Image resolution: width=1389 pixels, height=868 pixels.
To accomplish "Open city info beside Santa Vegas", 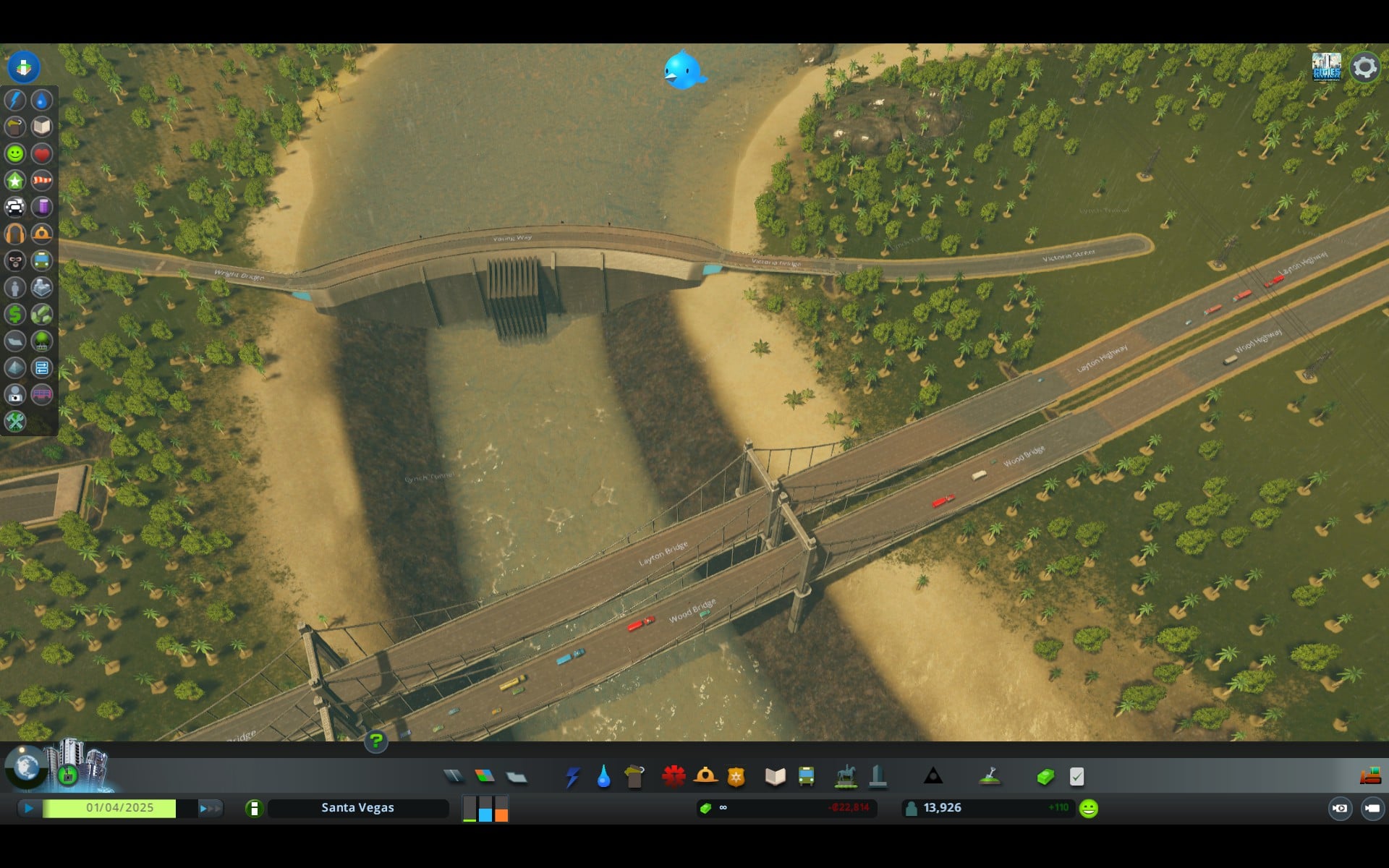I will 254,808.
